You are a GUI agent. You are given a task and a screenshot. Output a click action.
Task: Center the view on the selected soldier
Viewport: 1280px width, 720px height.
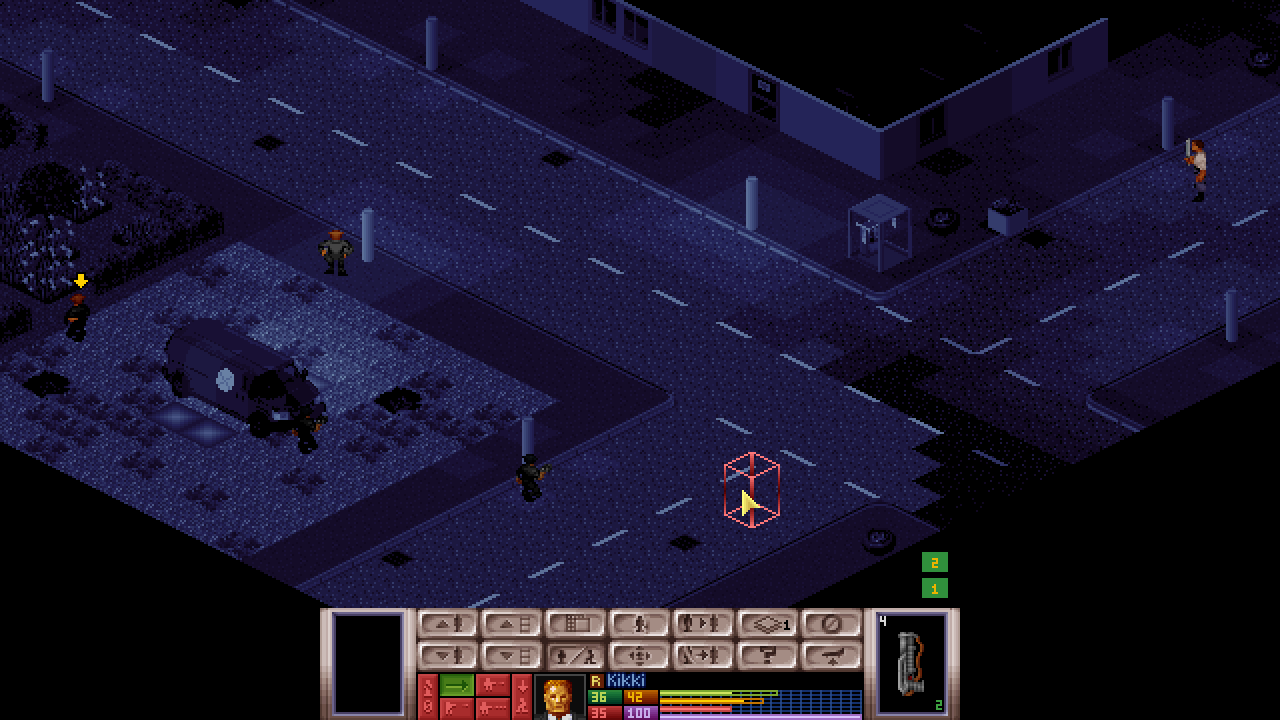coord(640,656)
